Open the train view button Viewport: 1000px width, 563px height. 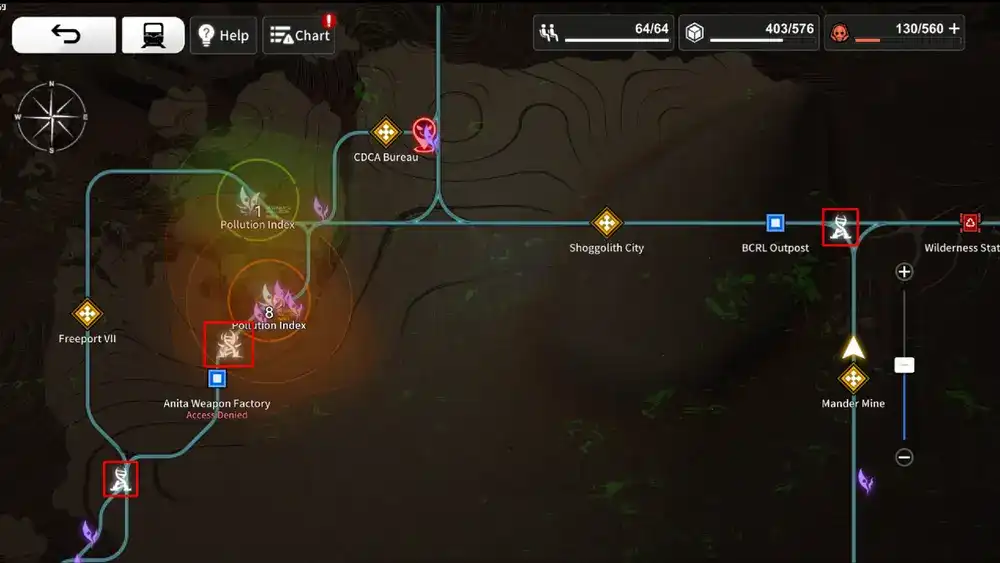pyautogui.click(x=152, y=35)
